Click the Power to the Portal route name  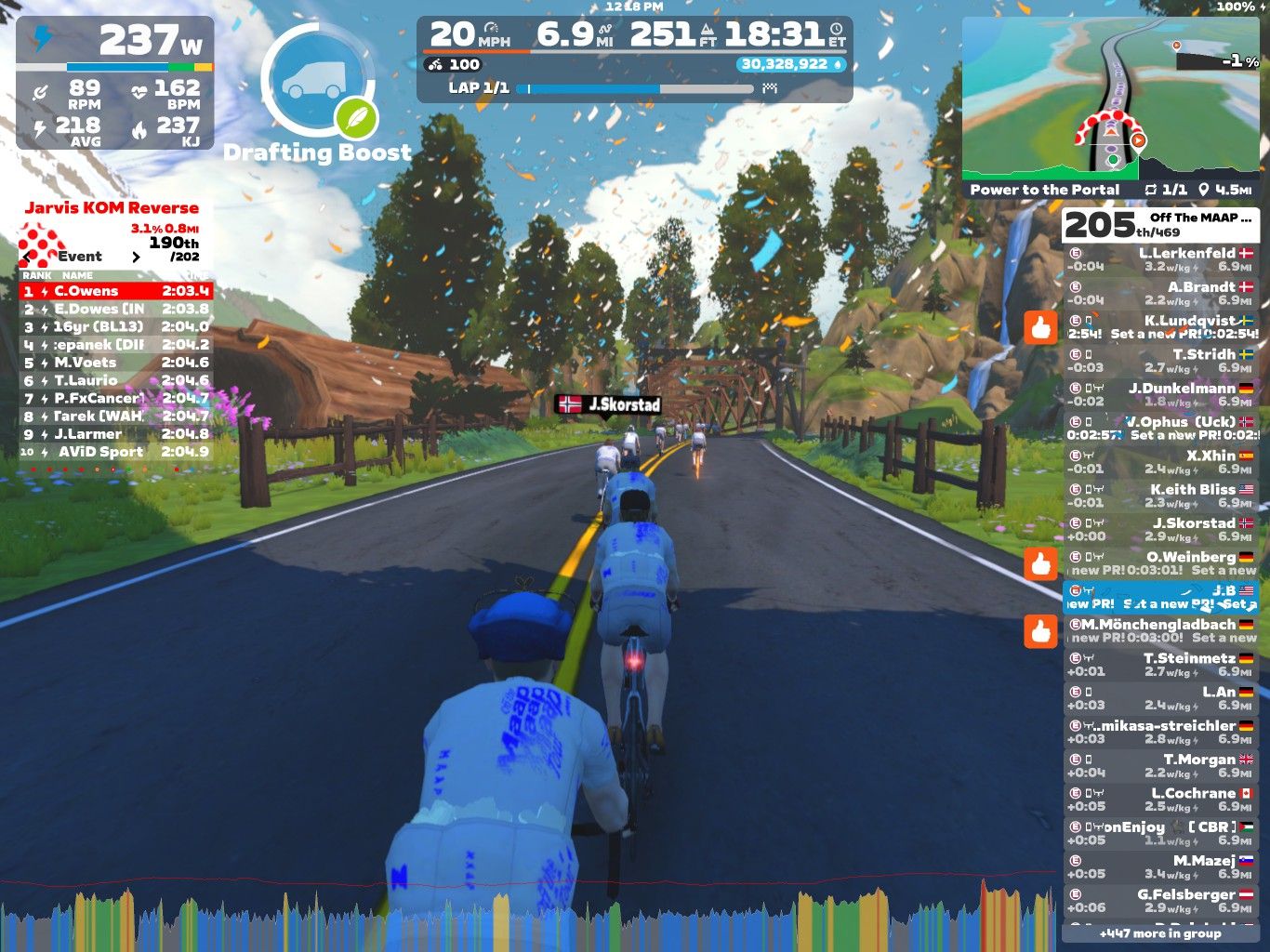[x=1044, y=189]
